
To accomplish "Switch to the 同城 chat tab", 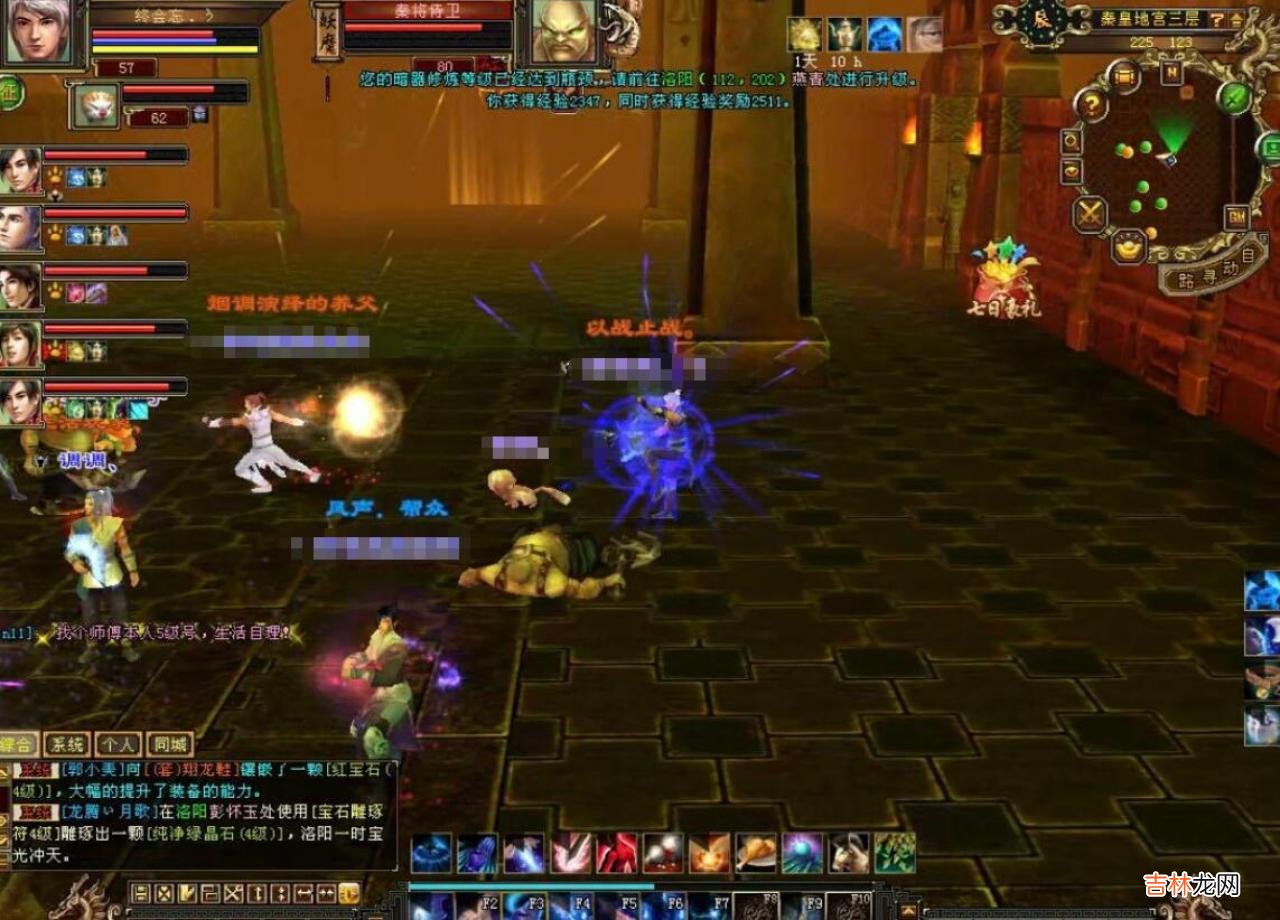I will pyautogui.click(x=169, y=744).
